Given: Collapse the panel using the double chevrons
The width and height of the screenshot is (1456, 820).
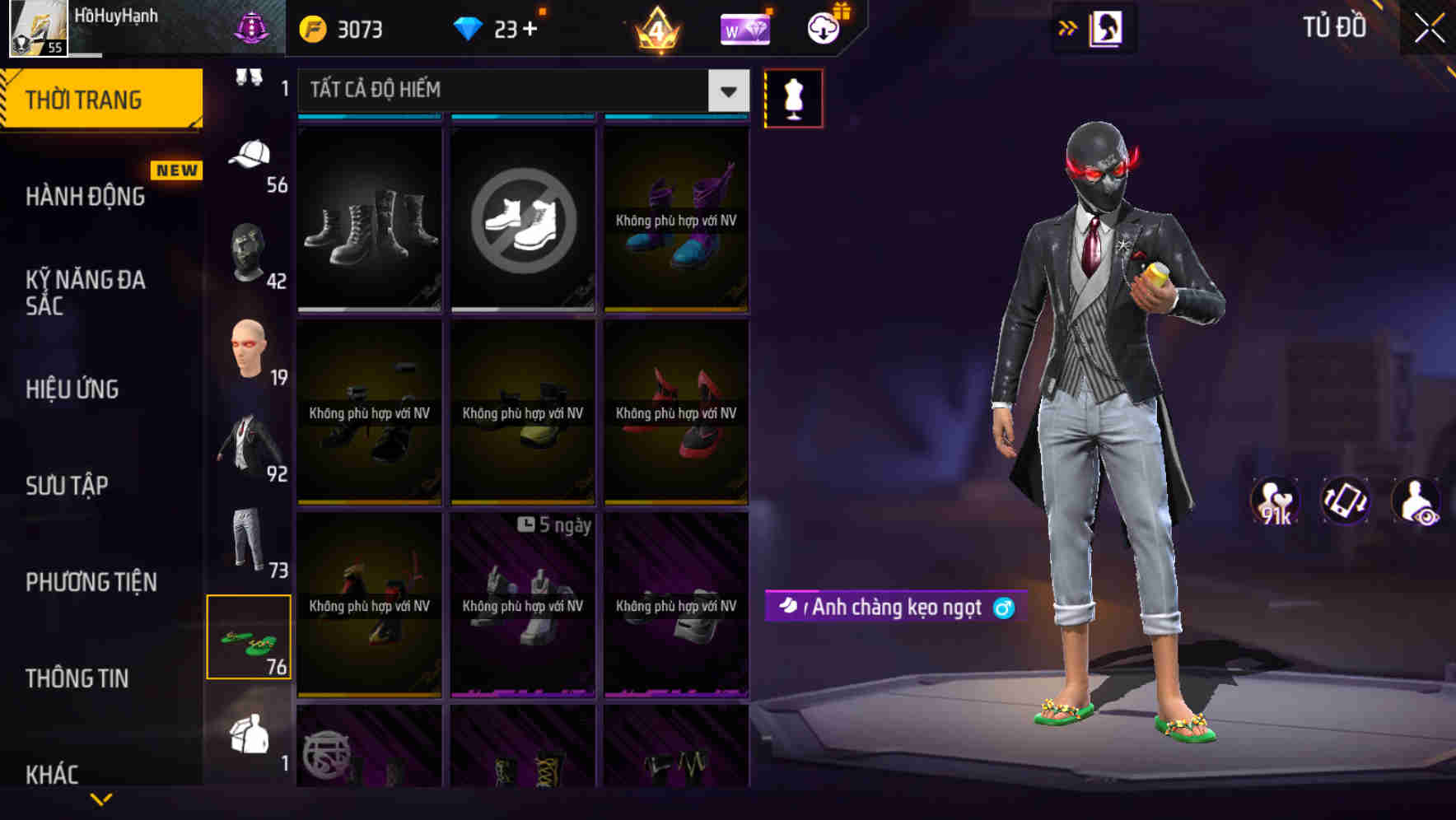Looking at the screenshot, I should (1068, 27).
